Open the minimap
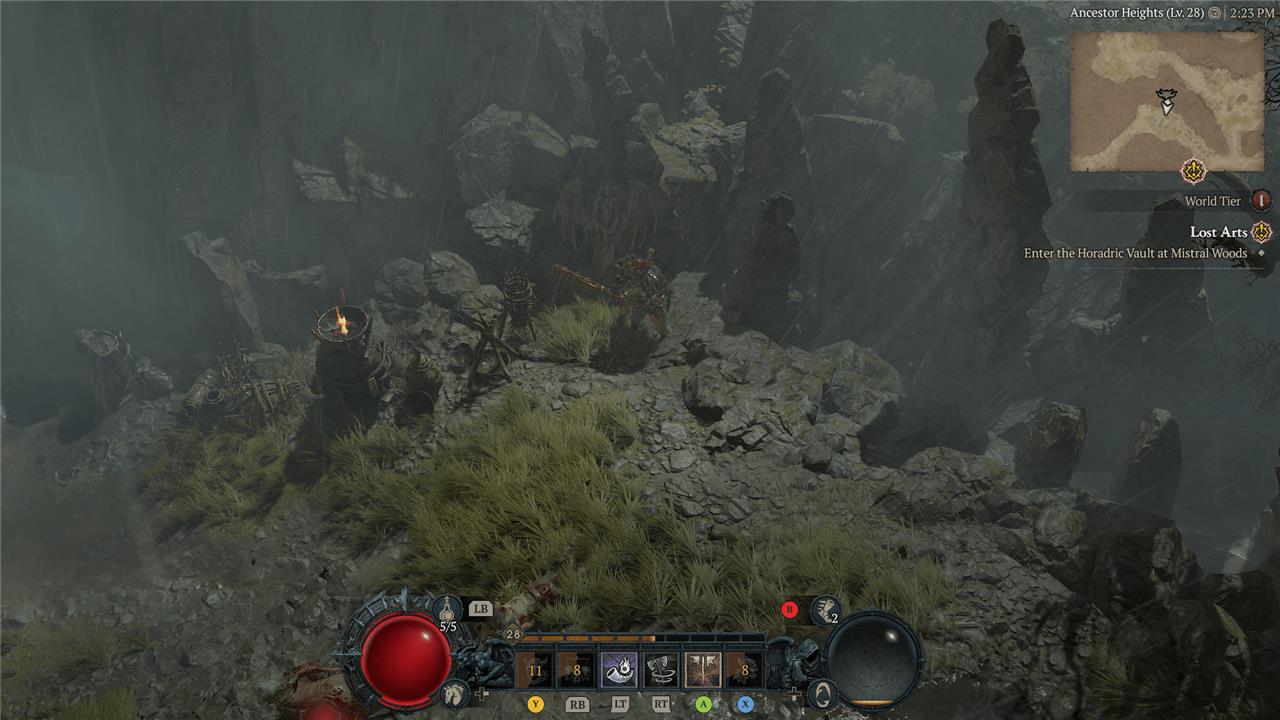The width and height of the screenshot is (1280, 720). 1166,101
